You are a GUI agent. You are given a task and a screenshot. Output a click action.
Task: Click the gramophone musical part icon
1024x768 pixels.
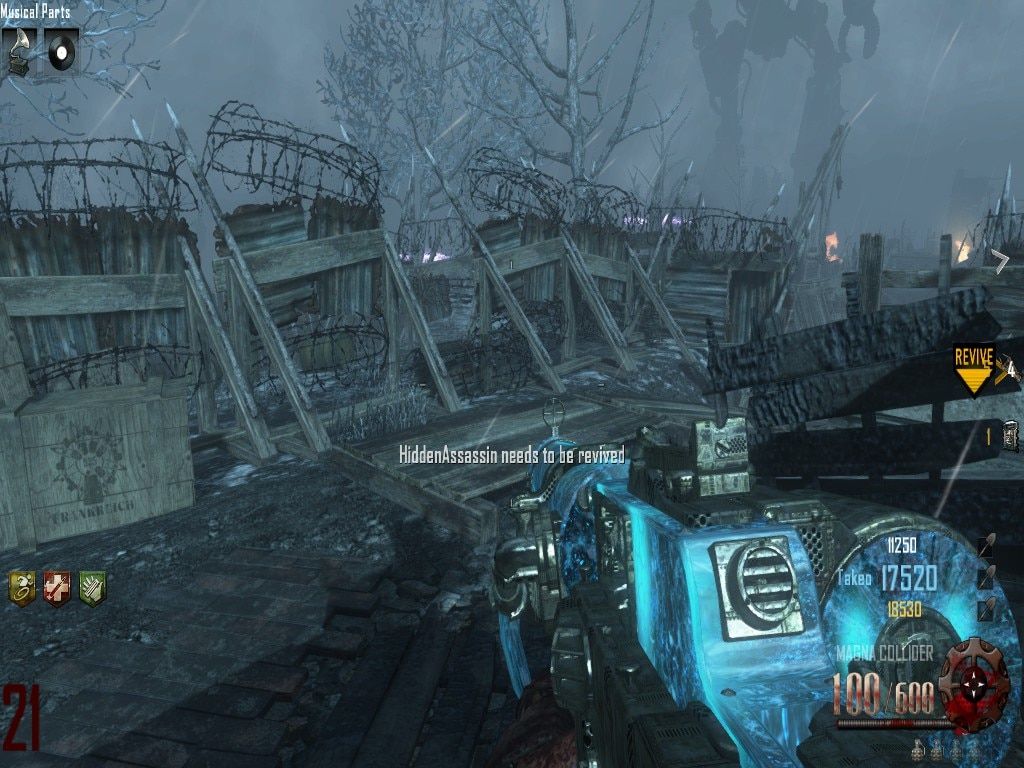[x=18, y=49]
